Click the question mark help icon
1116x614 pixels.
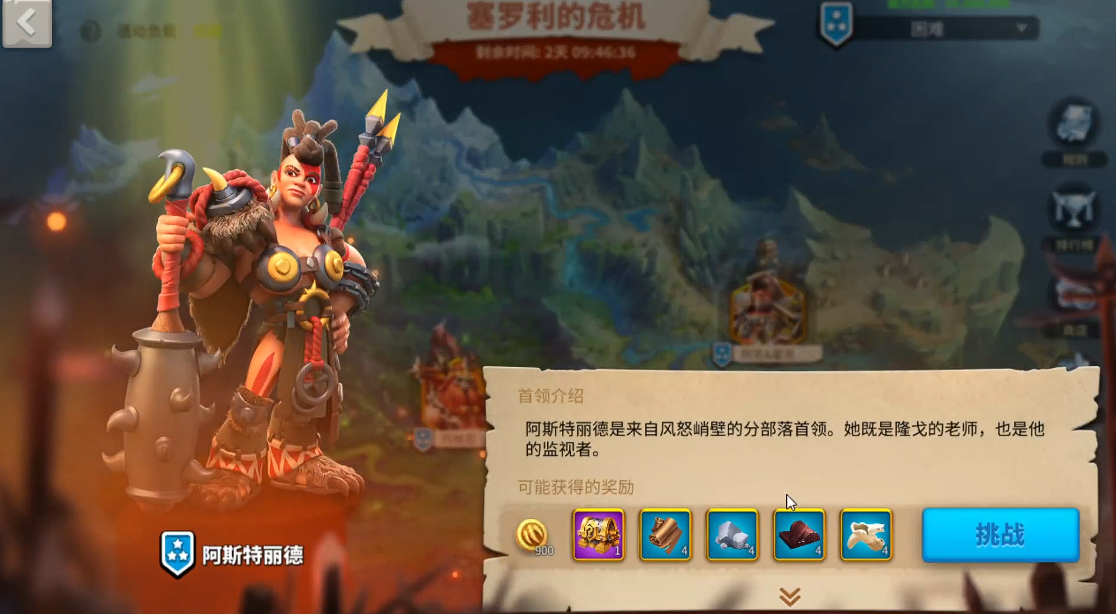pyautogui.click(x=91, y=31)
